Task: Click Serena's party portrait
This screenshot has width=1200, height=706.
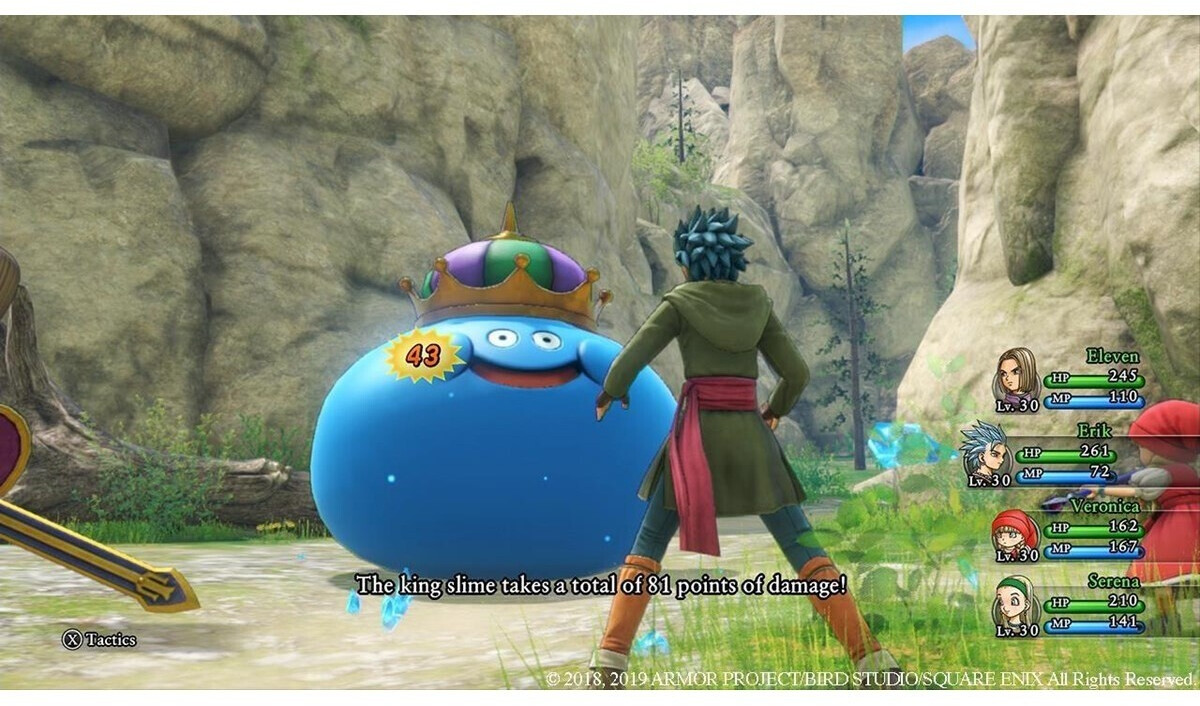Action: 1015,603
